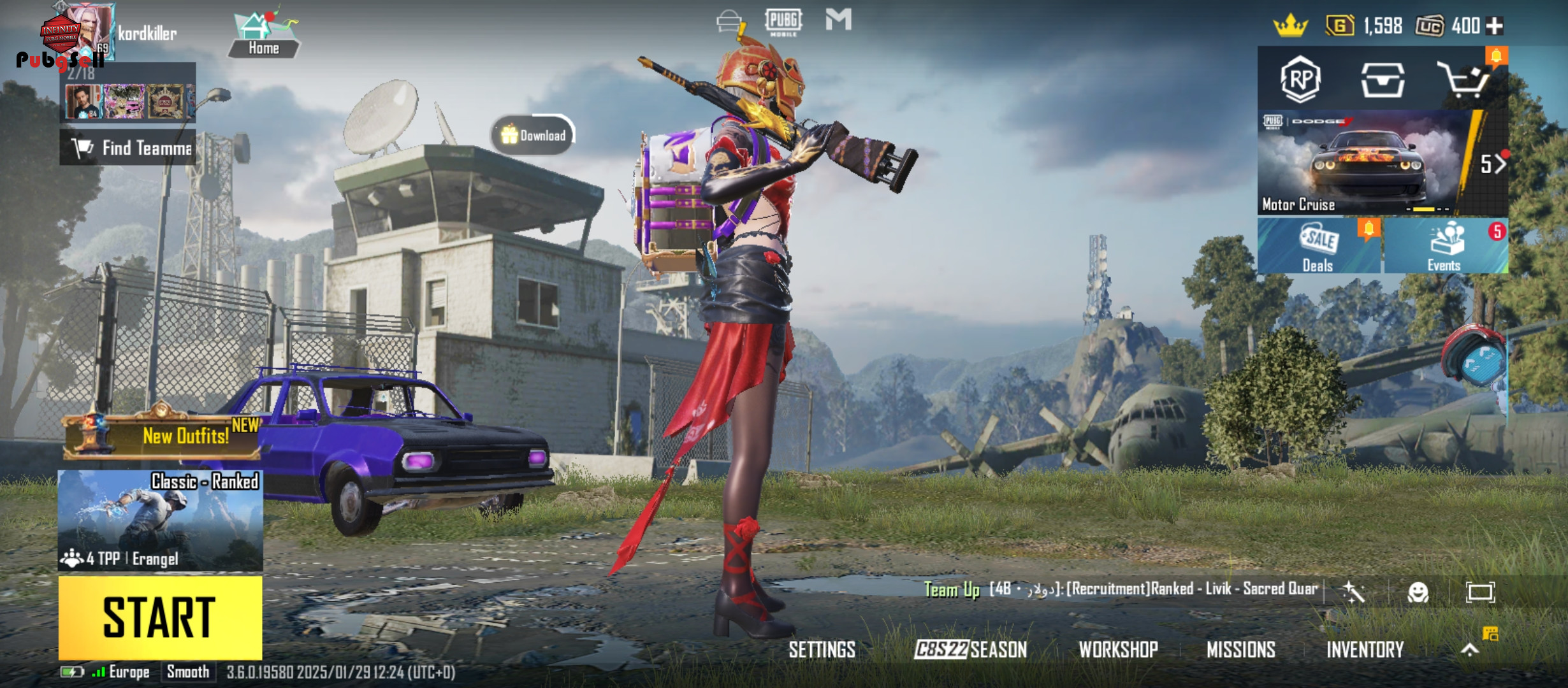Open the Royale Pass RP icon

click(x=1300, y=80)
